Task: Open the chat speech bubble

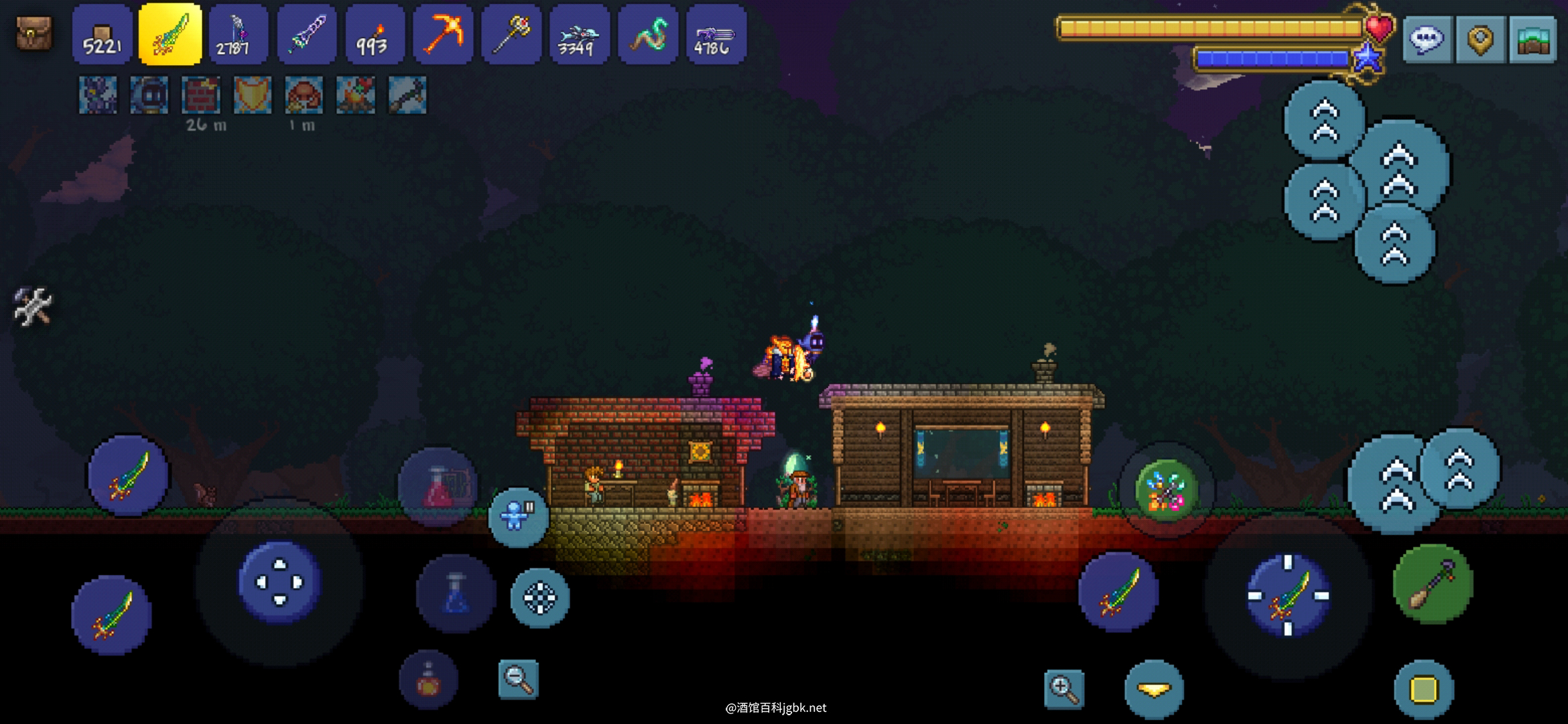Action: [x=1427, y=40]
